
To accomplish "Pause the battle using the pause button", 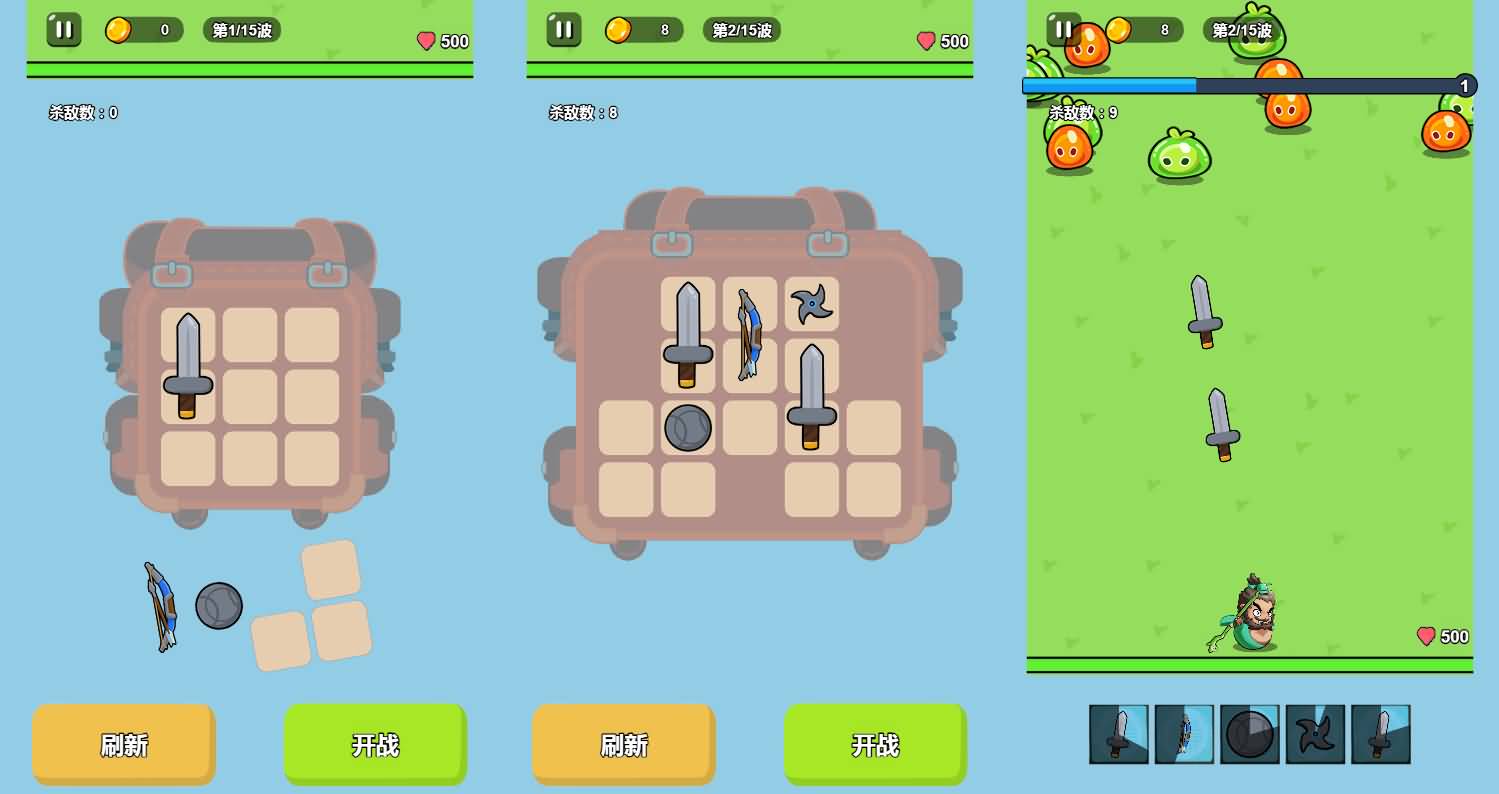I will pos(1063,29).
